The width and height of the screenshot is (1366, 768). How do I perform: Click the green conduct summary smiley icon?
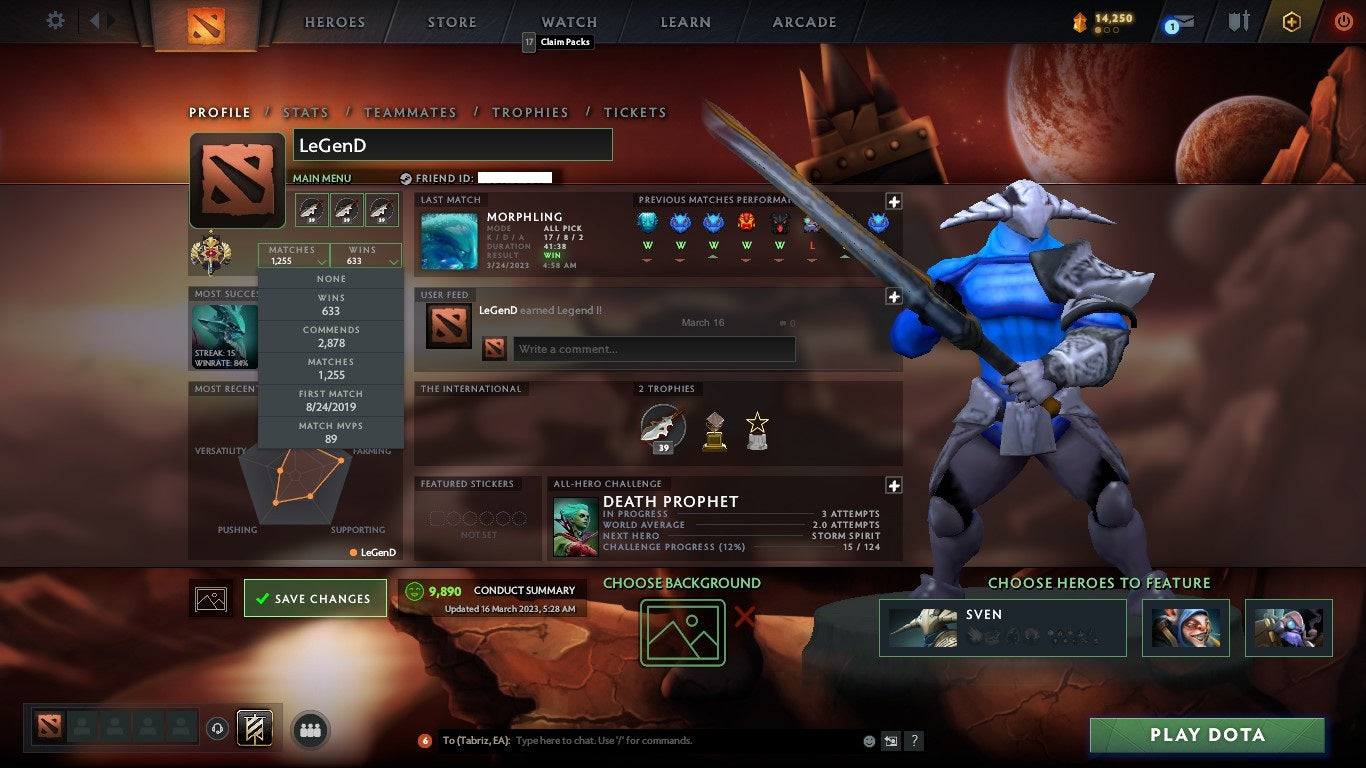(415, 590)
